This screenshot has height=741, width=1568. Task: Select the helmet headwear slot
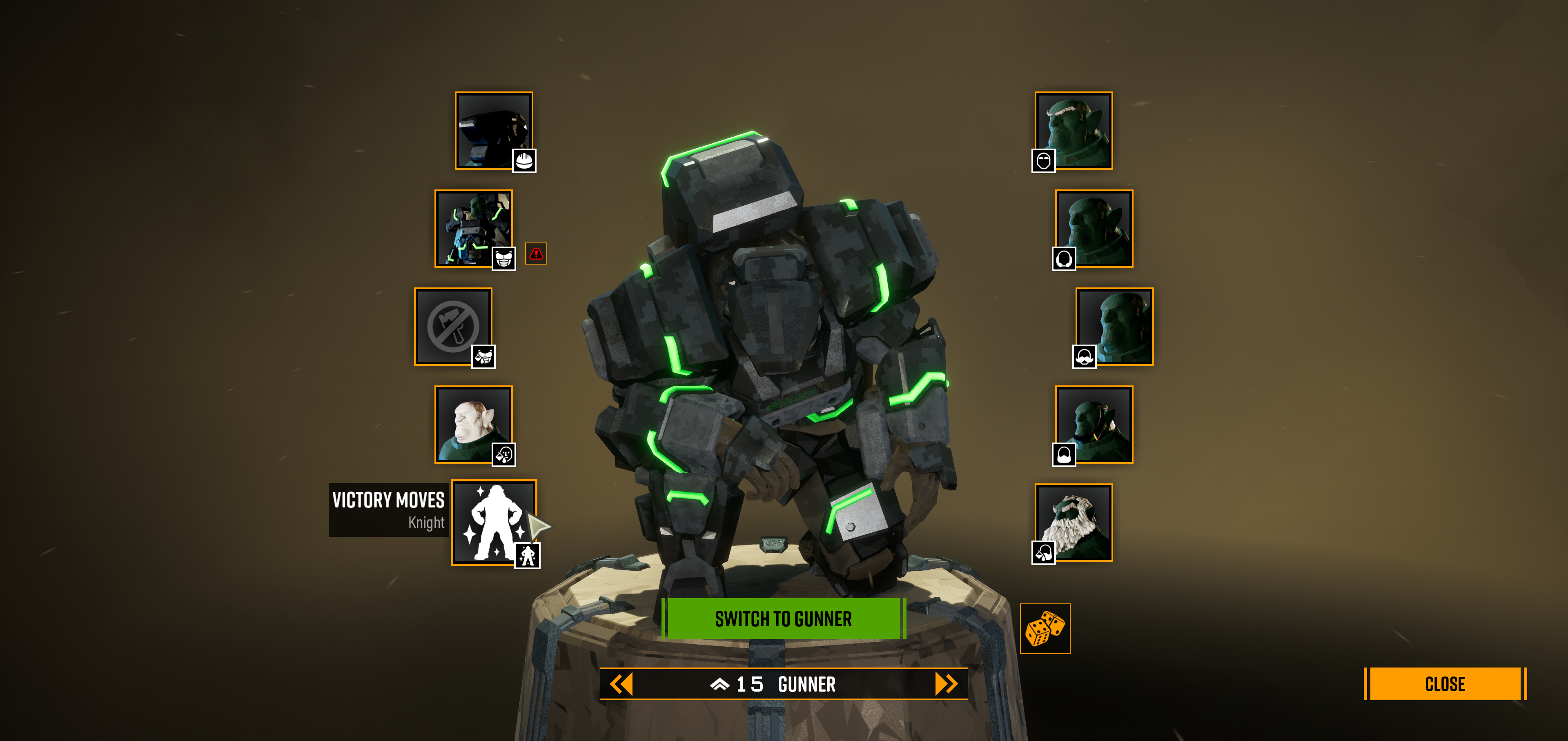pyautogui.click(x=493, y=130)
